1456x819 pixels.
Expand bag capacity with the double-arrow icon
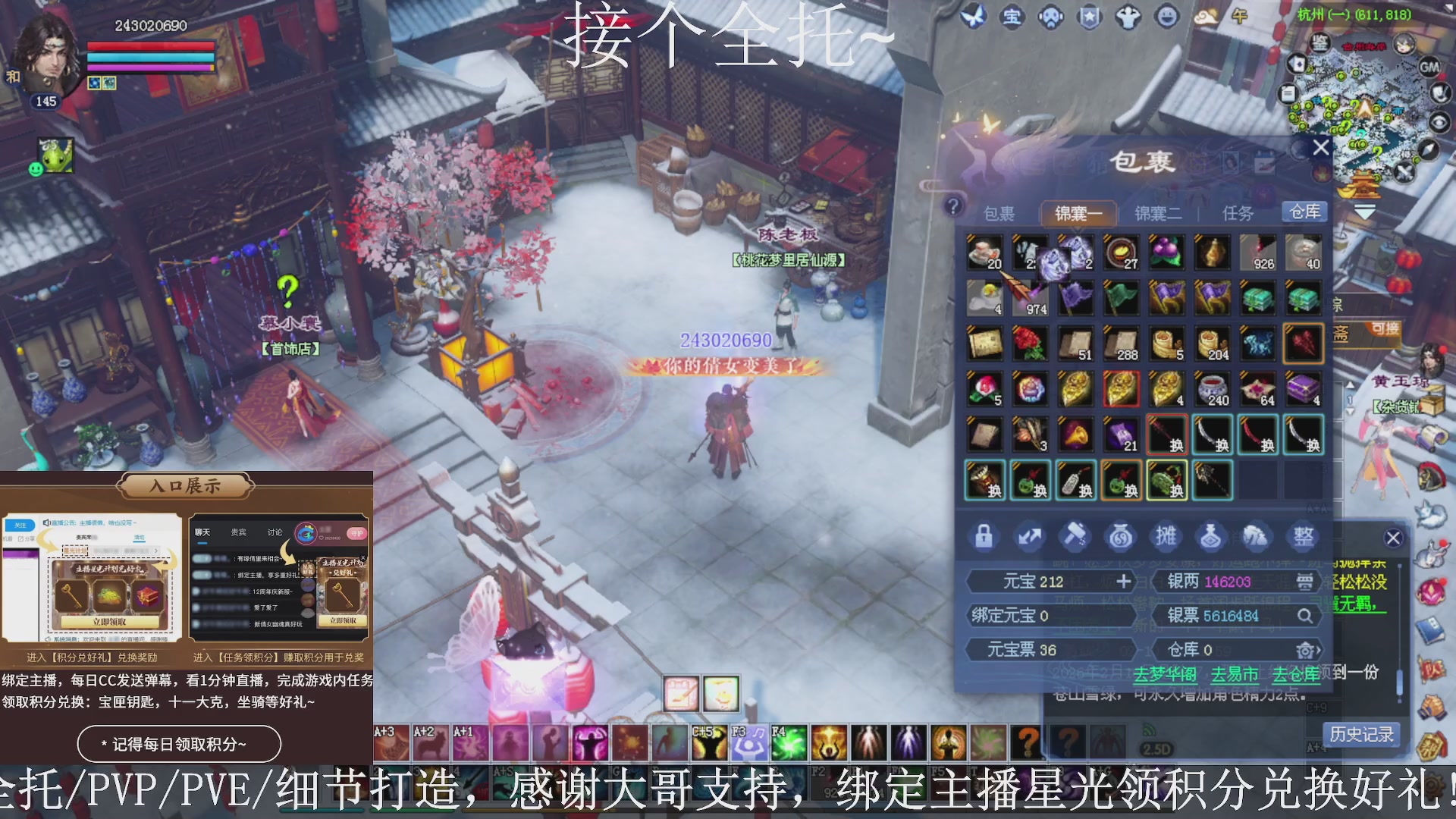(x=1030, y=536)
